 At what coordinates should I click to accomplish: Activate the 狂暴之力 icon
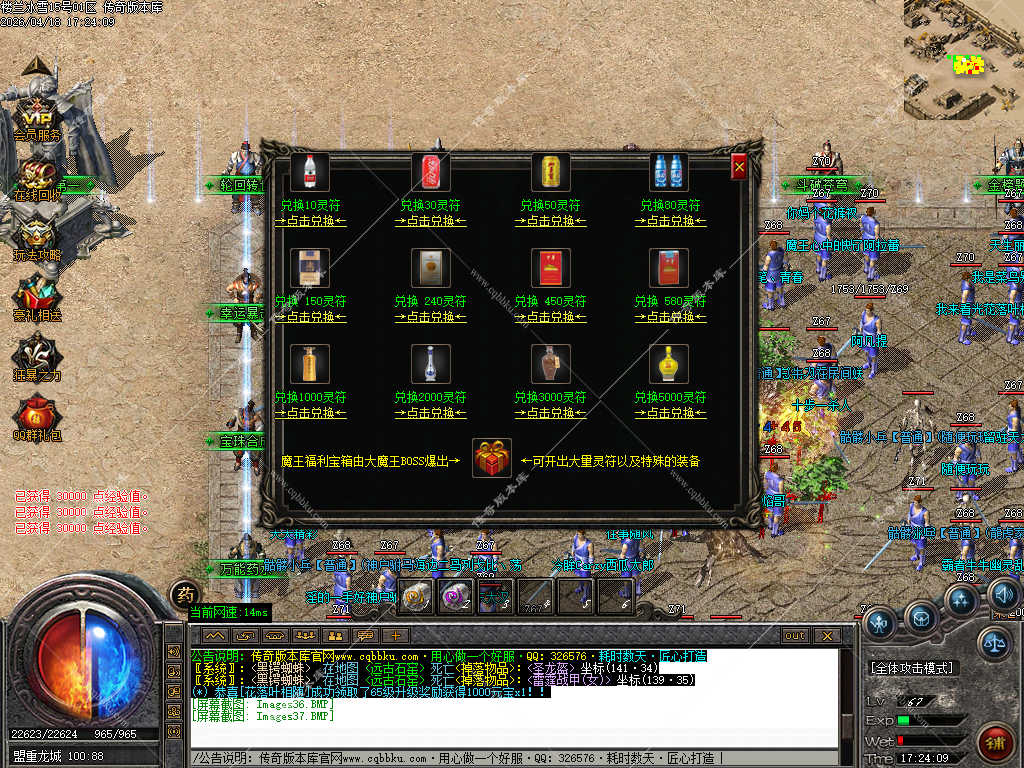37,360
